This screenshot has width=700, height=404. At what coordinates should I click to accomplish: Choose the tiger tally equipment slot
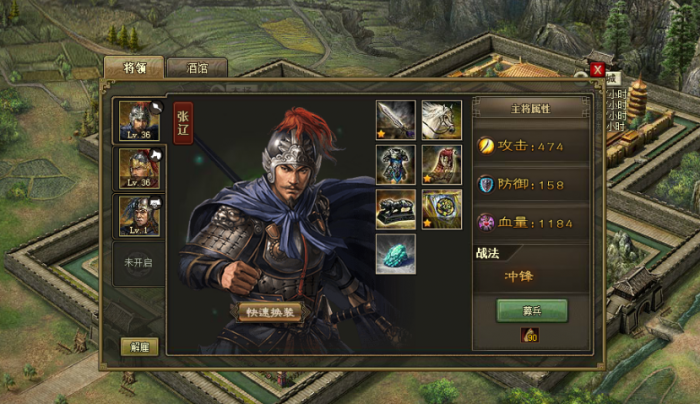click(396, 209)
